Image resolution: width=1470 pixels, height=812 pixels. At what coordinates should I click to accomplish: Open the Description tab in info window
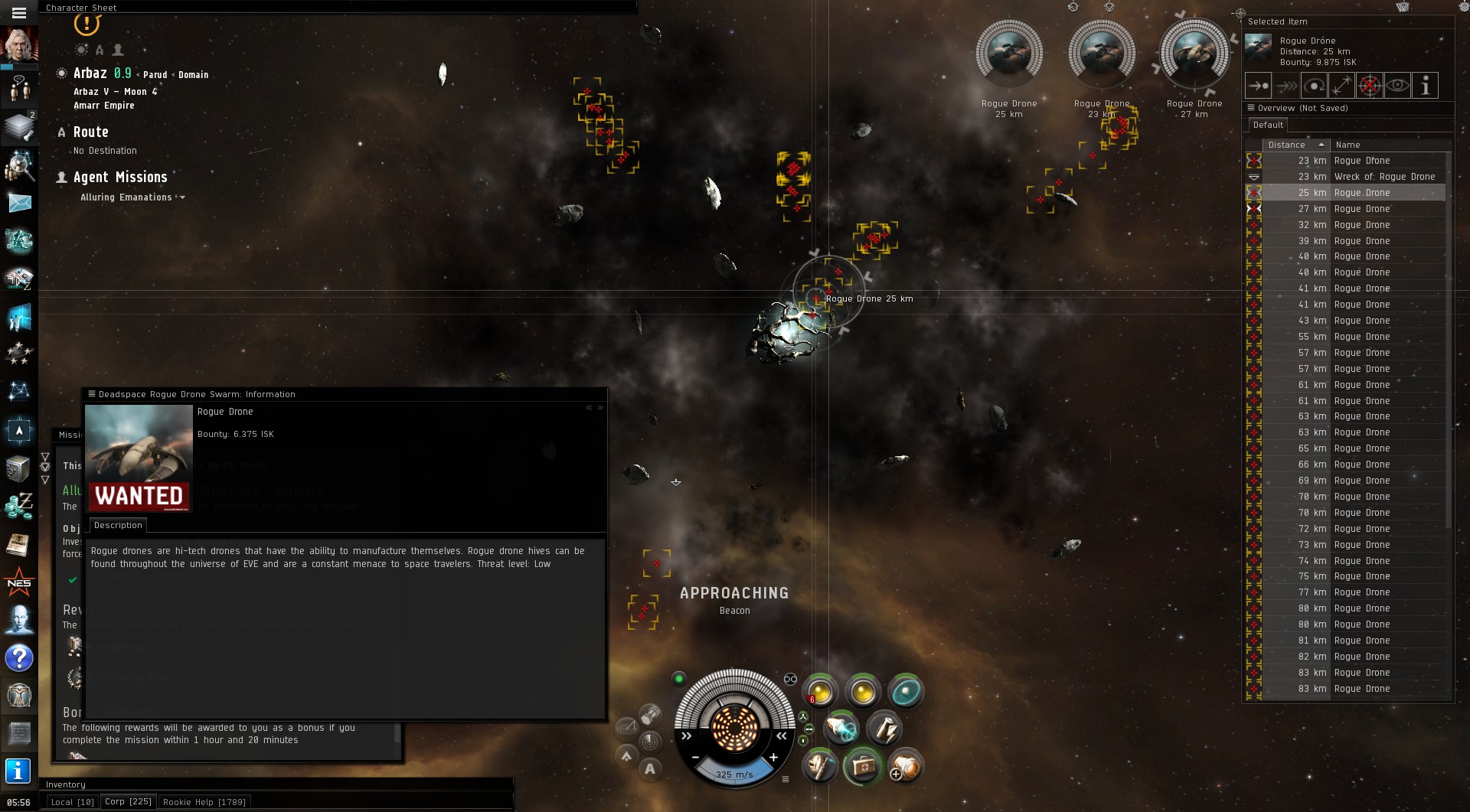coord(118,526)
